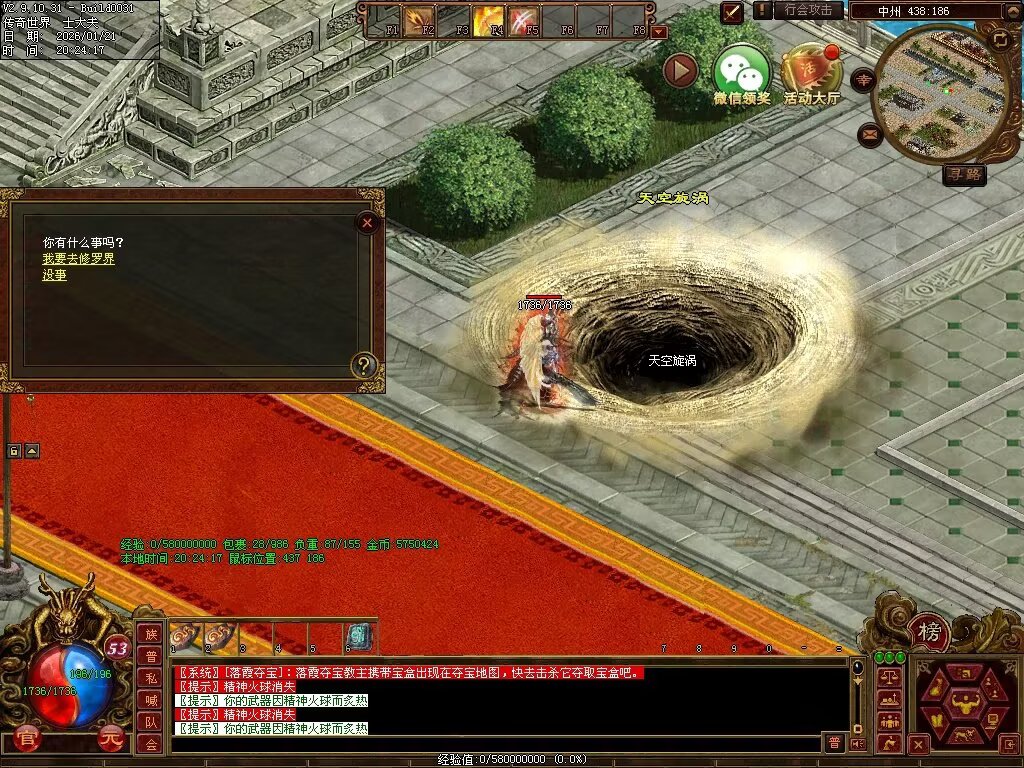Click the 寻路 pathfinding button

pyautogui.click(x=964, y=175)
